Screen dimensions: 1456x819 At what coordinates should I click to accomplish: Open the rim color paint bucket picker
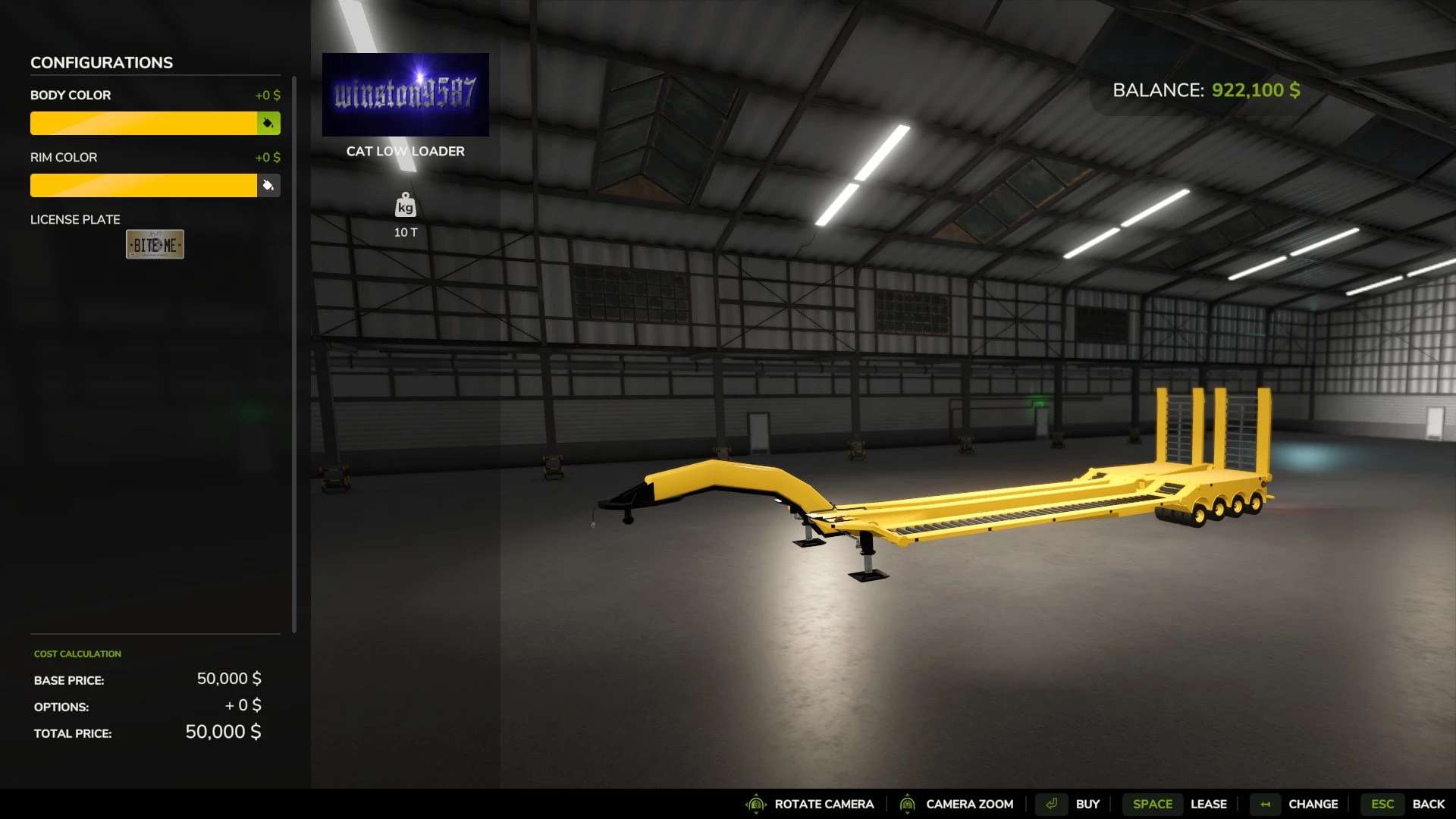point(269,185)
